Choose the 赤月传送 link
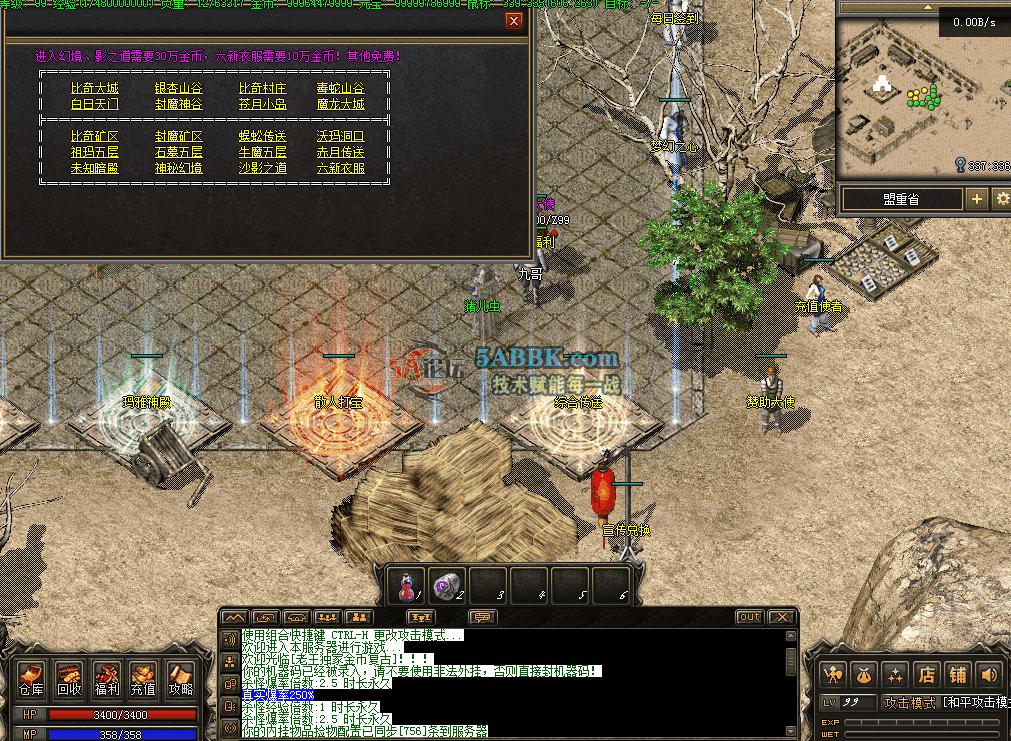This screenshot has height=741, width=1011. 340,152
